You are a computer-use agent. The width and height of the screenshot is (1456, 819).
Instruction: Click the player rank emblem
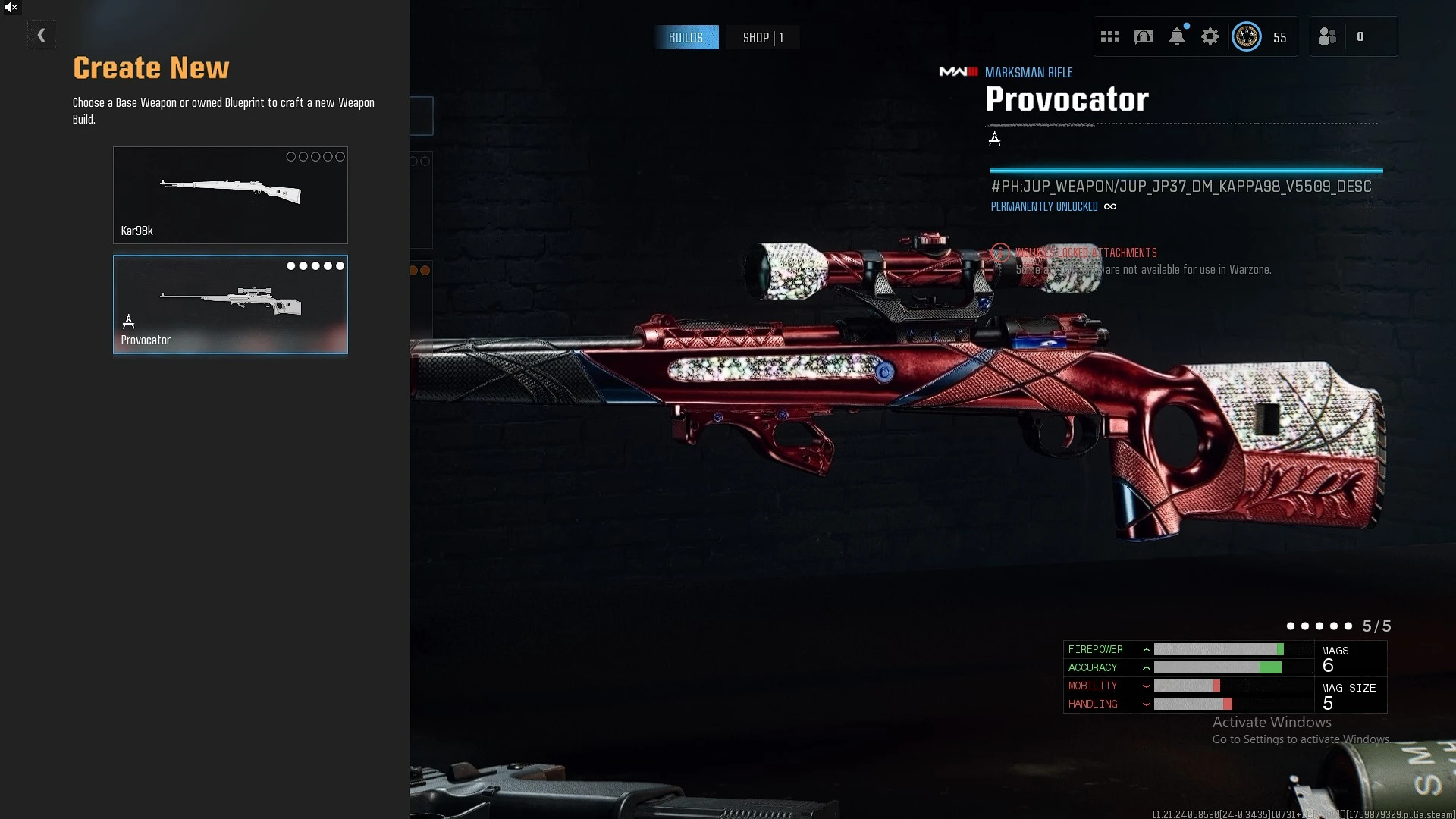[x=1247, y=36]
